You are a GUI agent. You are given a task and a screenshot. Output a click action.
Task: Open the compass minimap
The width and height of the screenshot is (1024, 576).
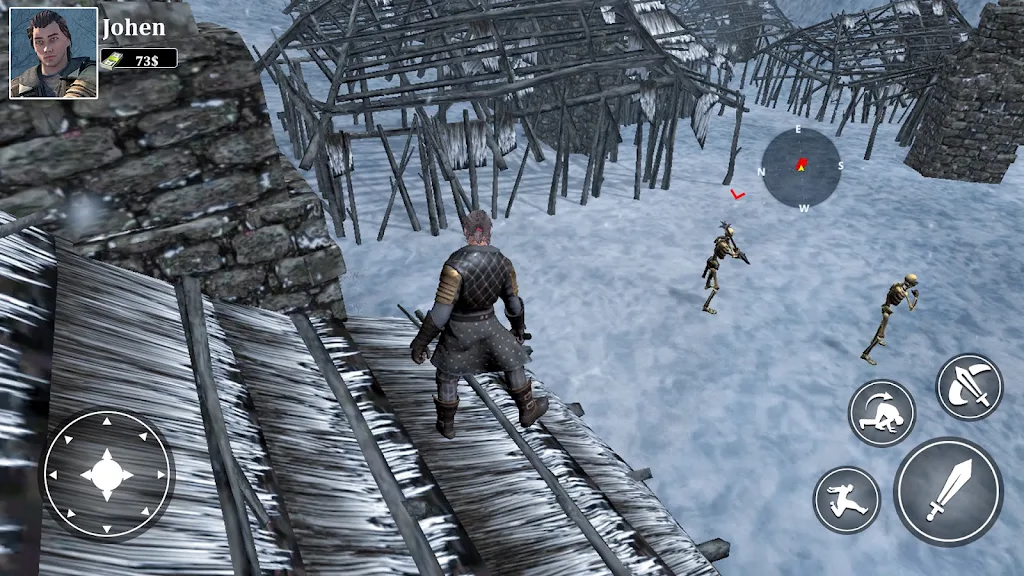click(x=801, y=167)
